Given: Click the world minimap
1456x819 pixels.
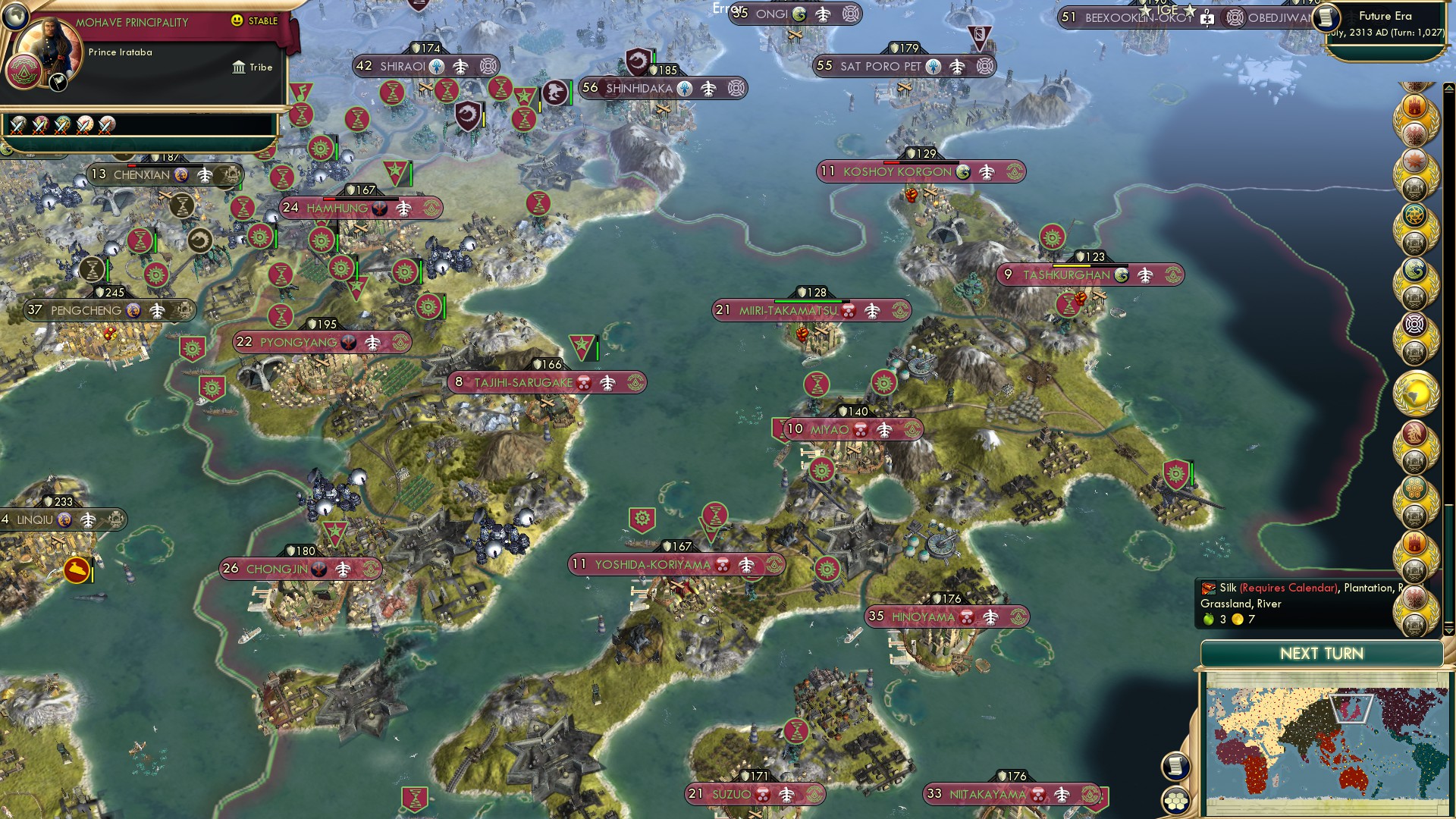Looking at the screenshot, I should click(x=1325, y=748).
